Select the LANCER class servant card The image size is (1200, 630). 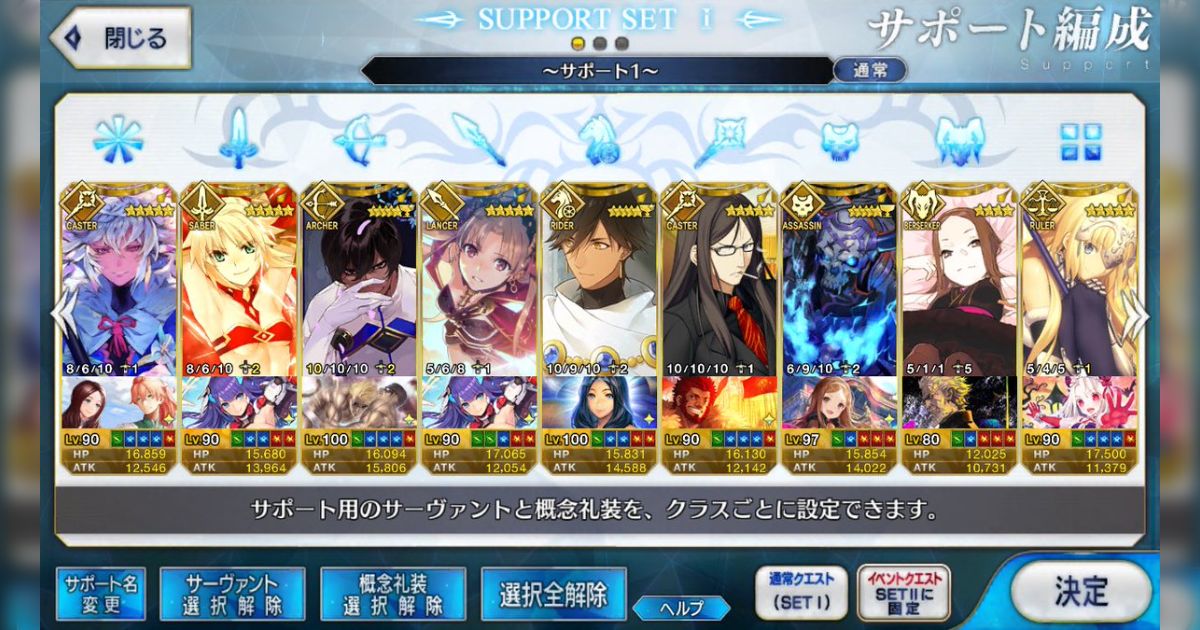tap(478, 290)
